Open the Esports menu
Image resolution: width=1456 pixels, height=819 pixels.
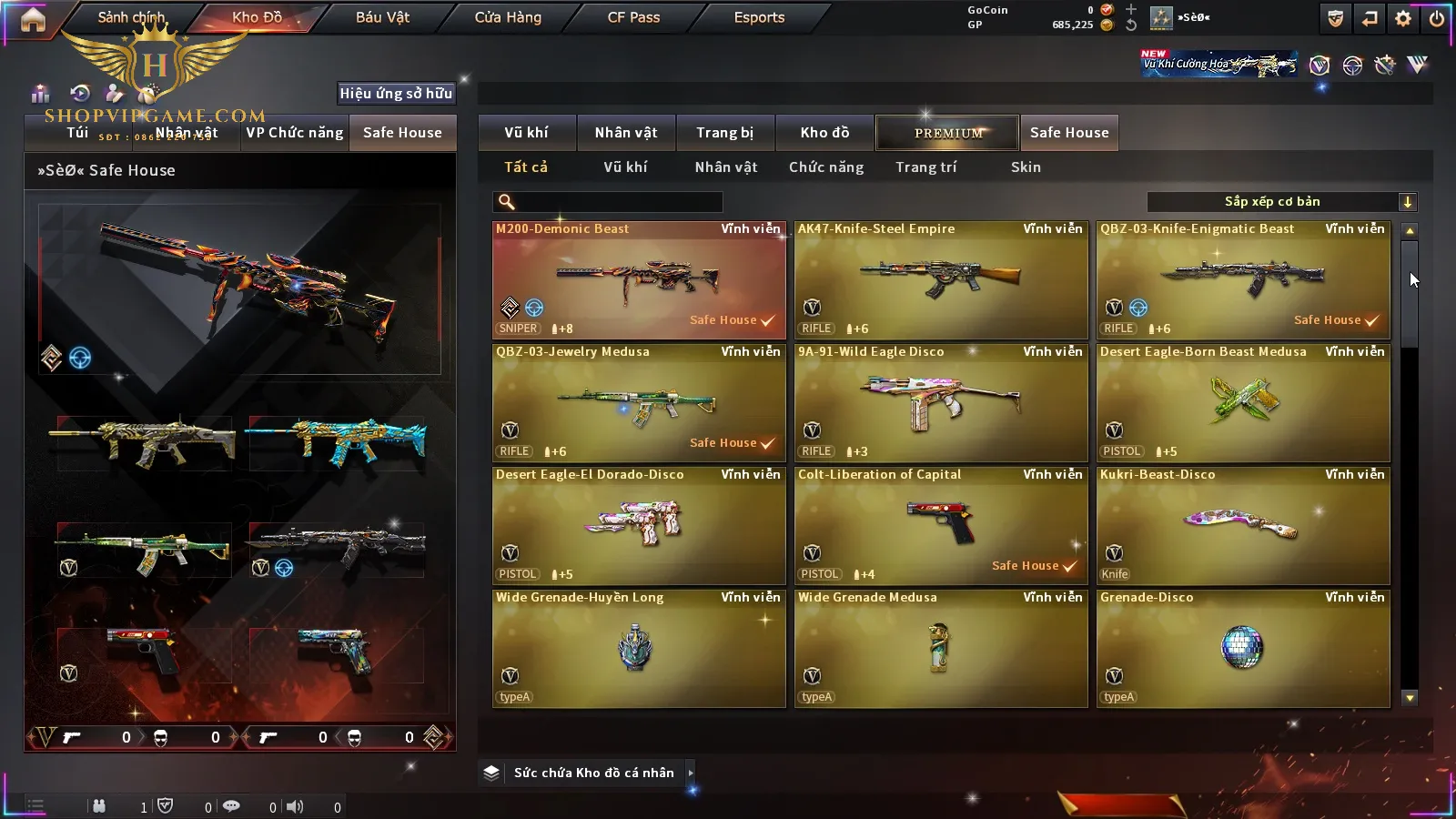coord(759,17)
